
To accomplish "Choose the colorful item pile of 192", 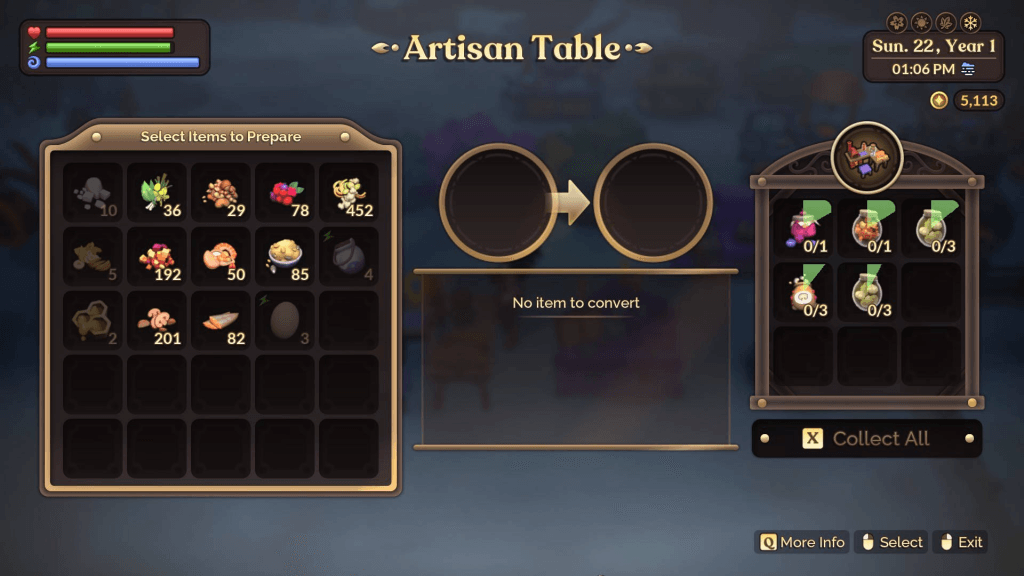I will 157,257.
